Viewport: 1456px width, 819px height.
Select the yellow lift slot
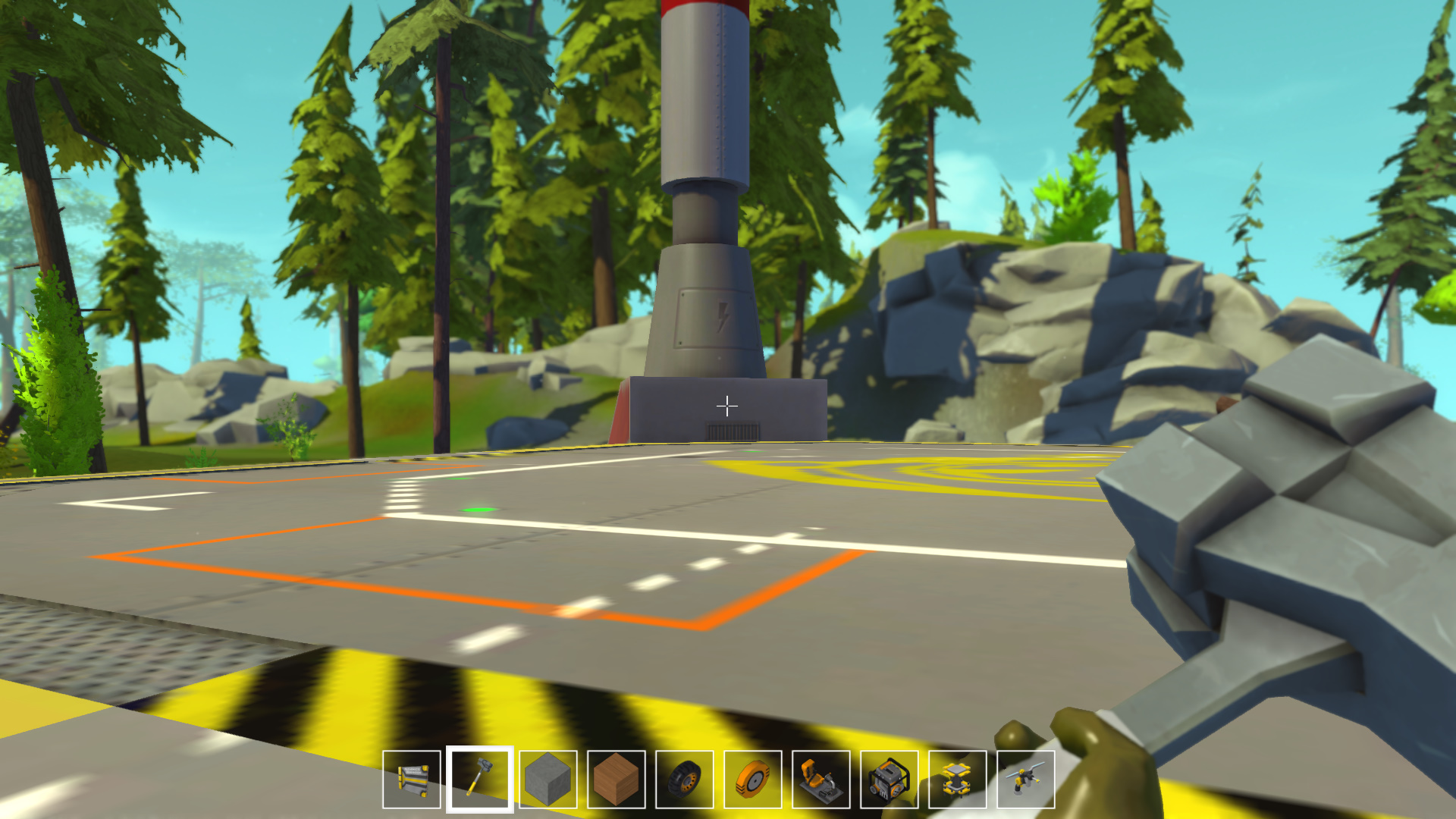coord(958,780)
